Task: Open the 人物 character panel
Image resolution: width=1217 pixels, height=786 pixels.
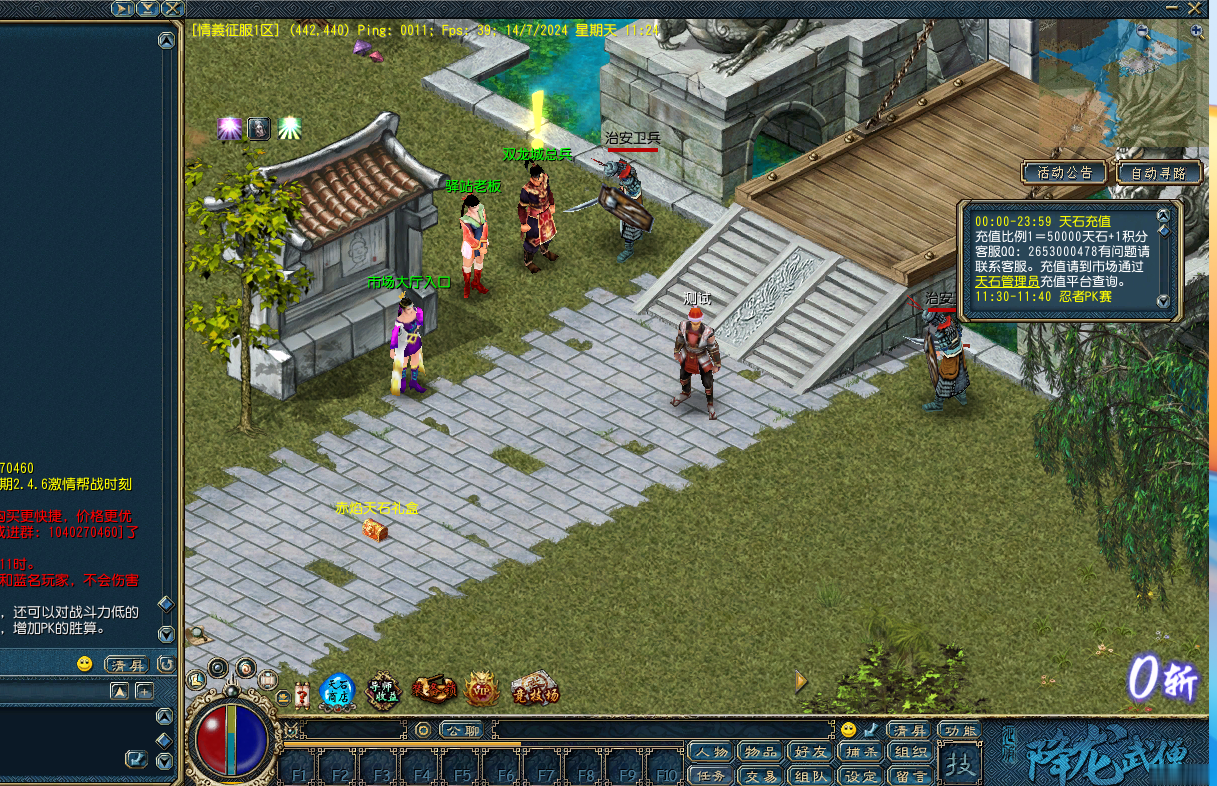Action: pos(711,752)
